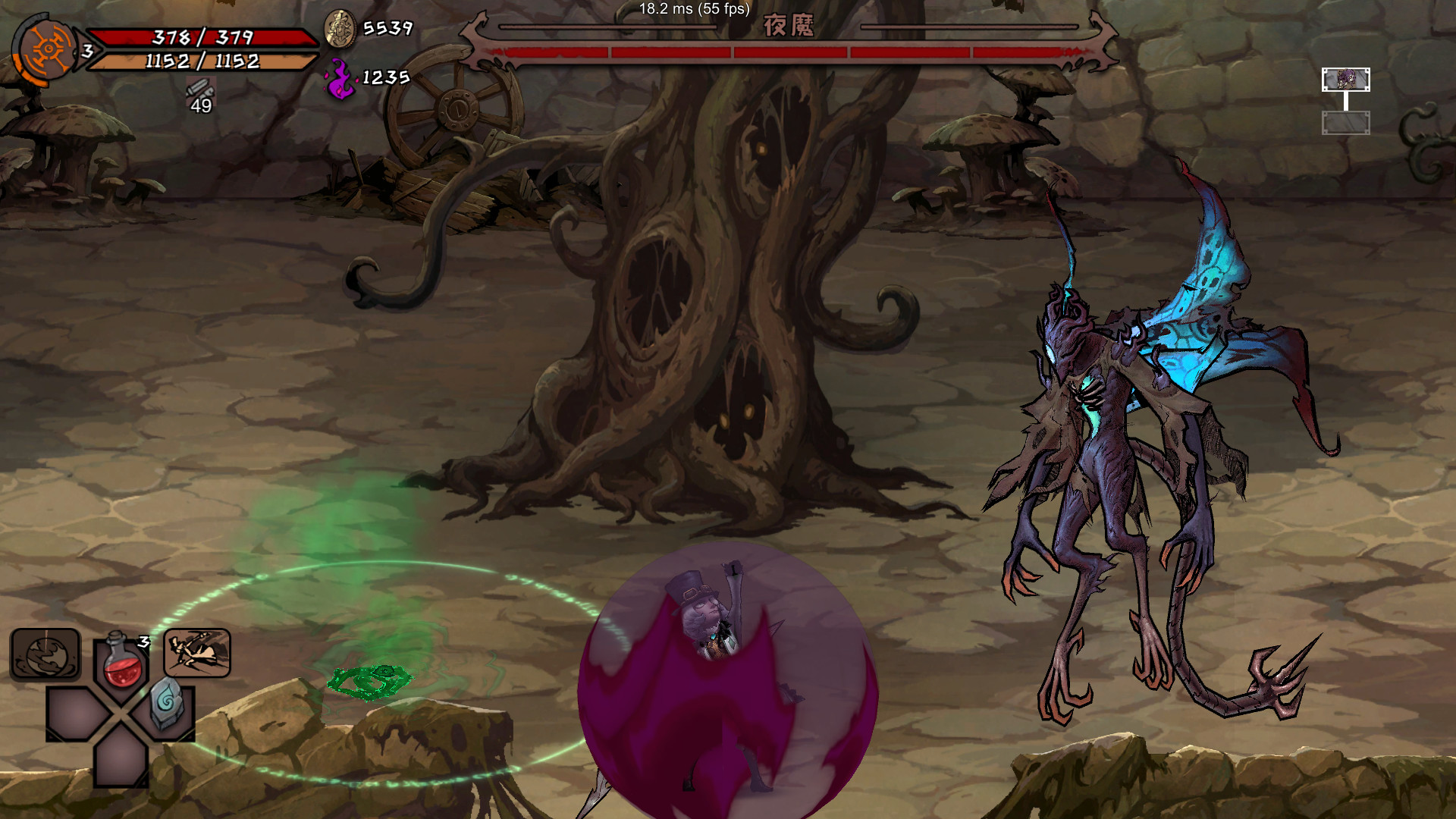This screenshot has height=819, width=1456.
Task: Select the whirlwind skill icon
Action: [44, 652]
